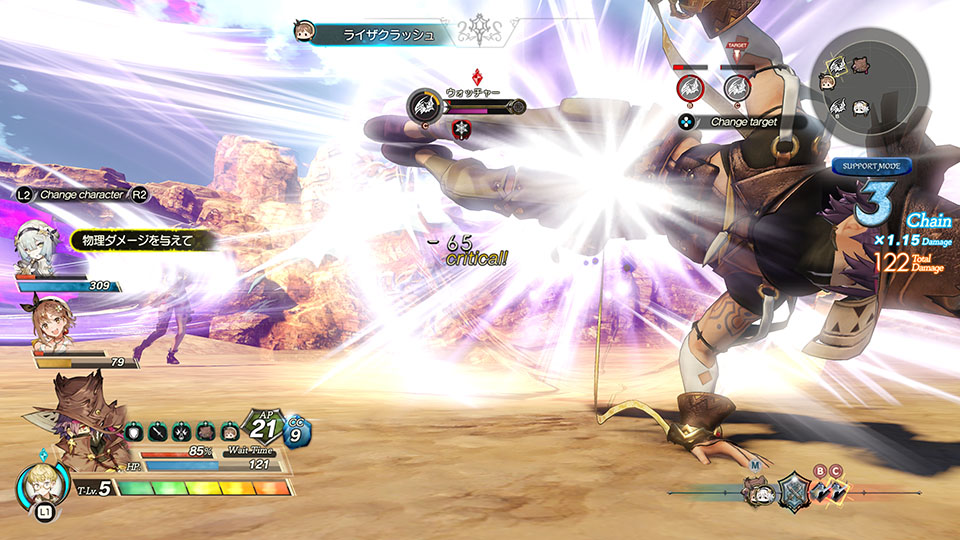This screenshot has width=960, height=540.
Task: Select the sword icon in the item row
Action: tap(160, 432)
